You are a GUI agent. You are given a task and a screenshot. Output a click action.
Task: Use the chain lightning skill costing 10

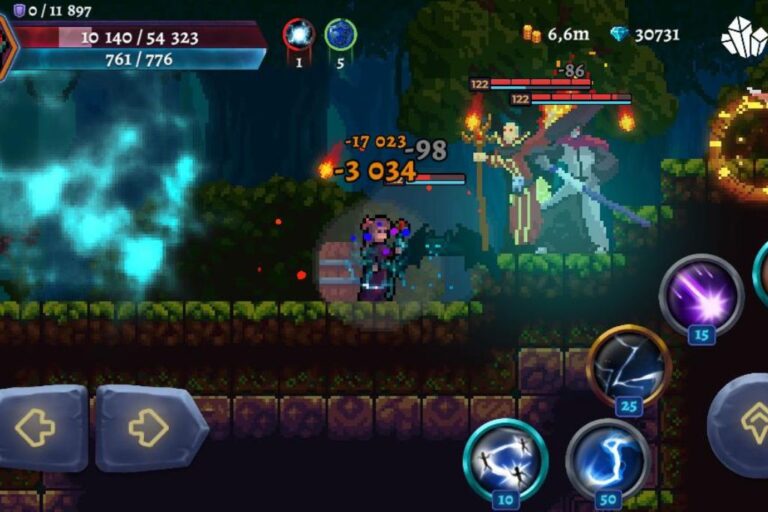[x=504, y=458]
